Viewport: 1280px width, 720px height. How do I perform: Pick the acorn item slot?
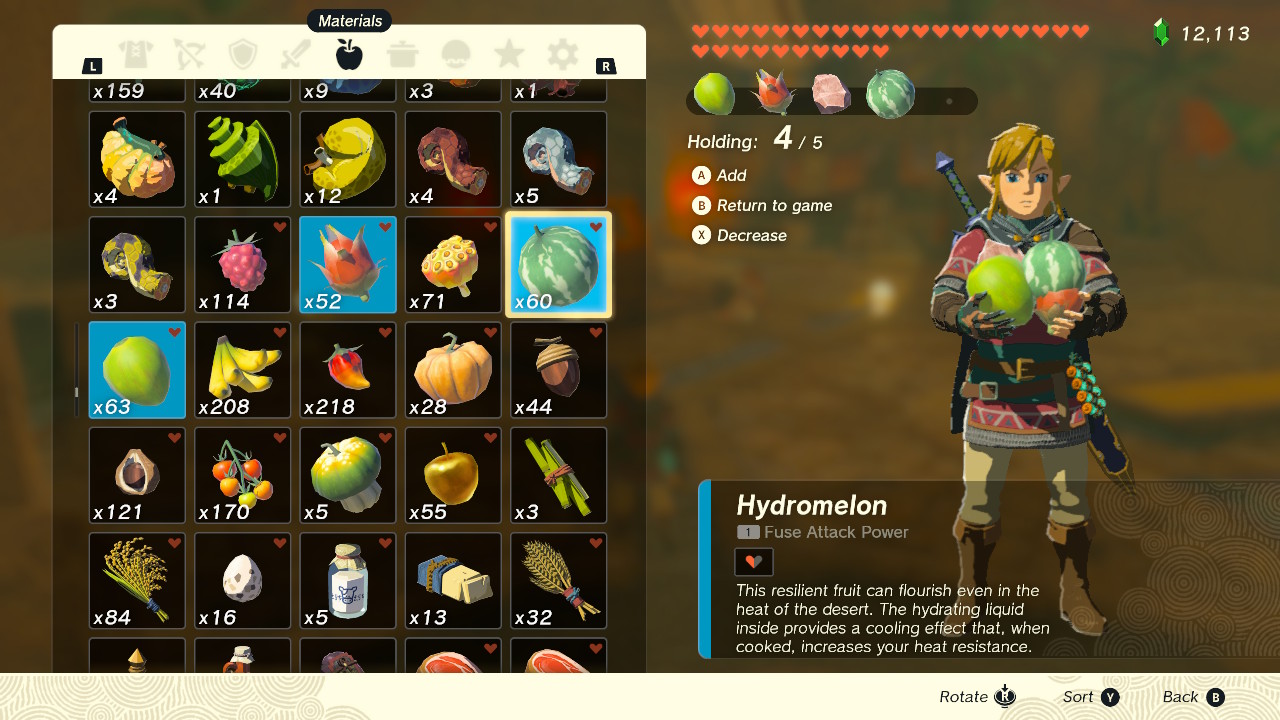click(x=559, y=370)
